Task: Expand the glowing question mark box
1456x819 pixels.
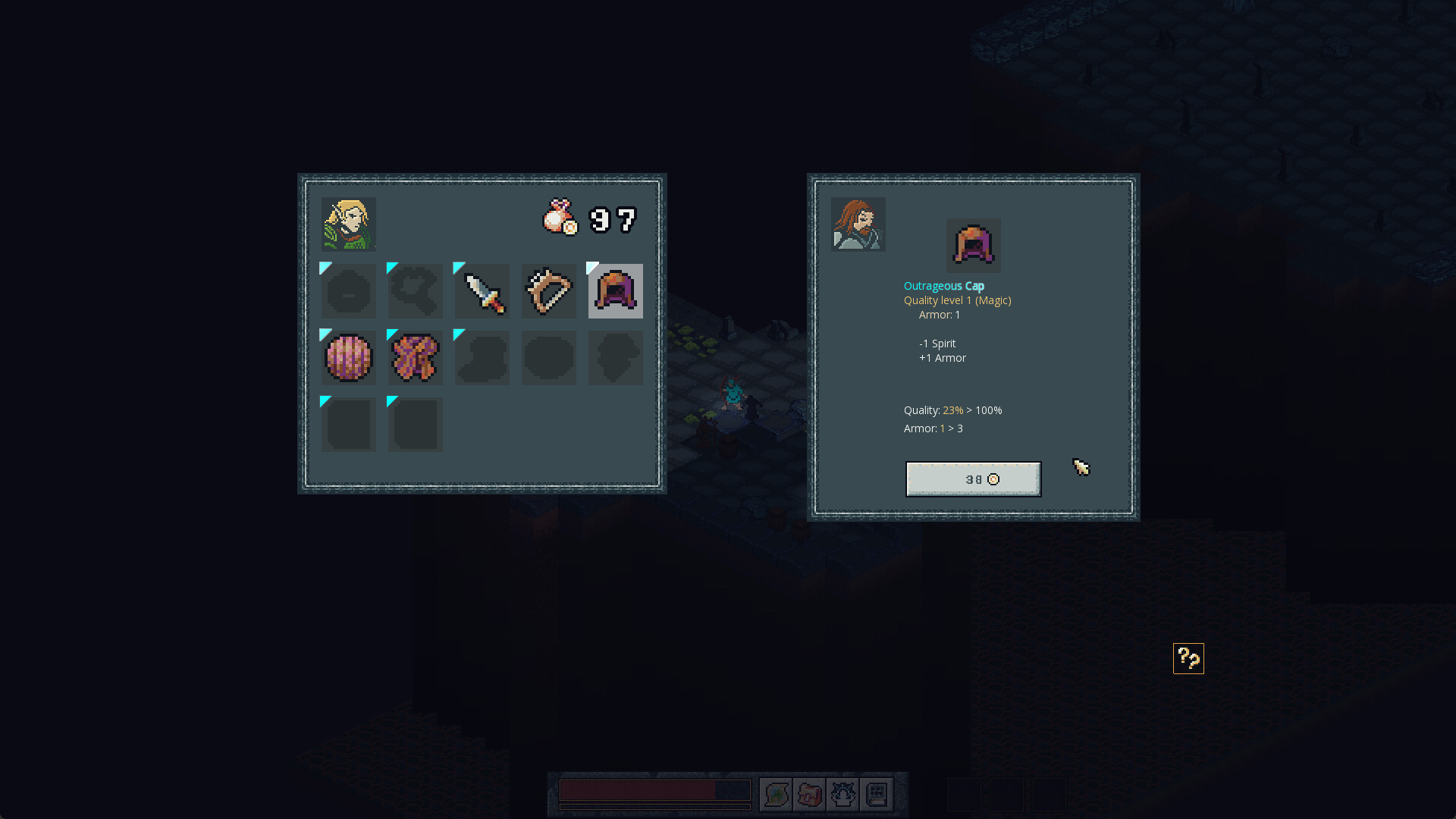Action: tap(1188, 658)
